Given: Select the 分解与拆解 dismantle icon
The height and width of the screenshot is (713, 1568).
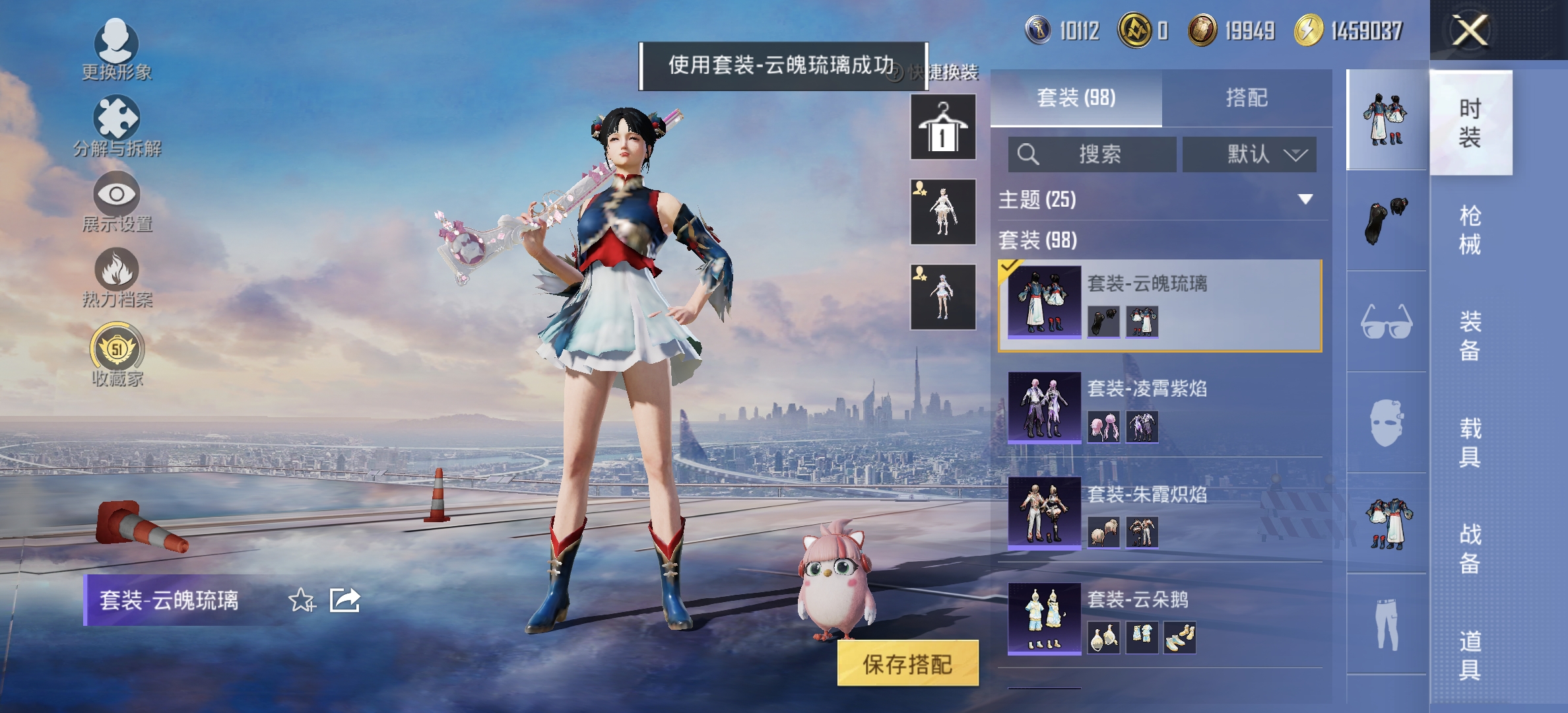Looking at the screenshot, I should pos(117,120).
